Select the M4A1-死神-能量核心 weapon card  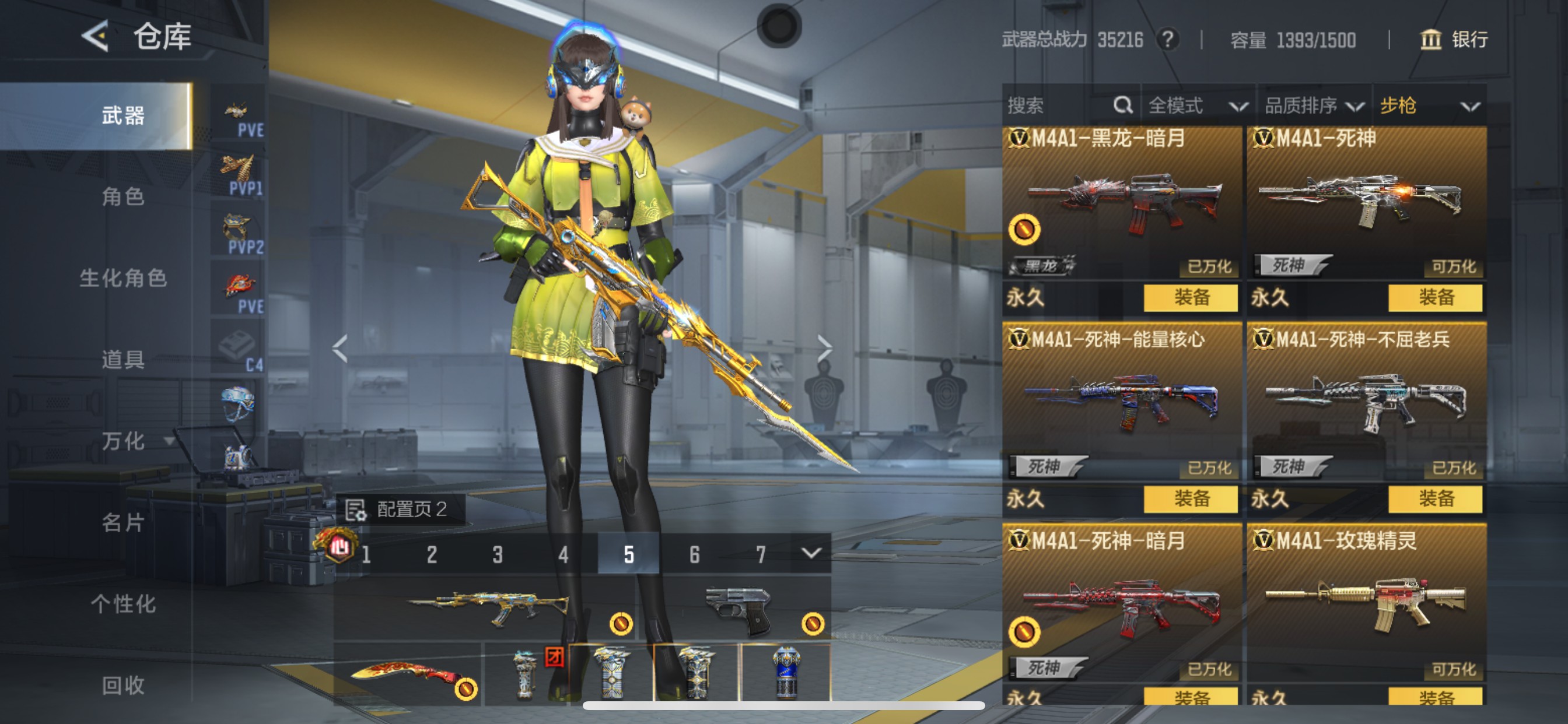1121,402
